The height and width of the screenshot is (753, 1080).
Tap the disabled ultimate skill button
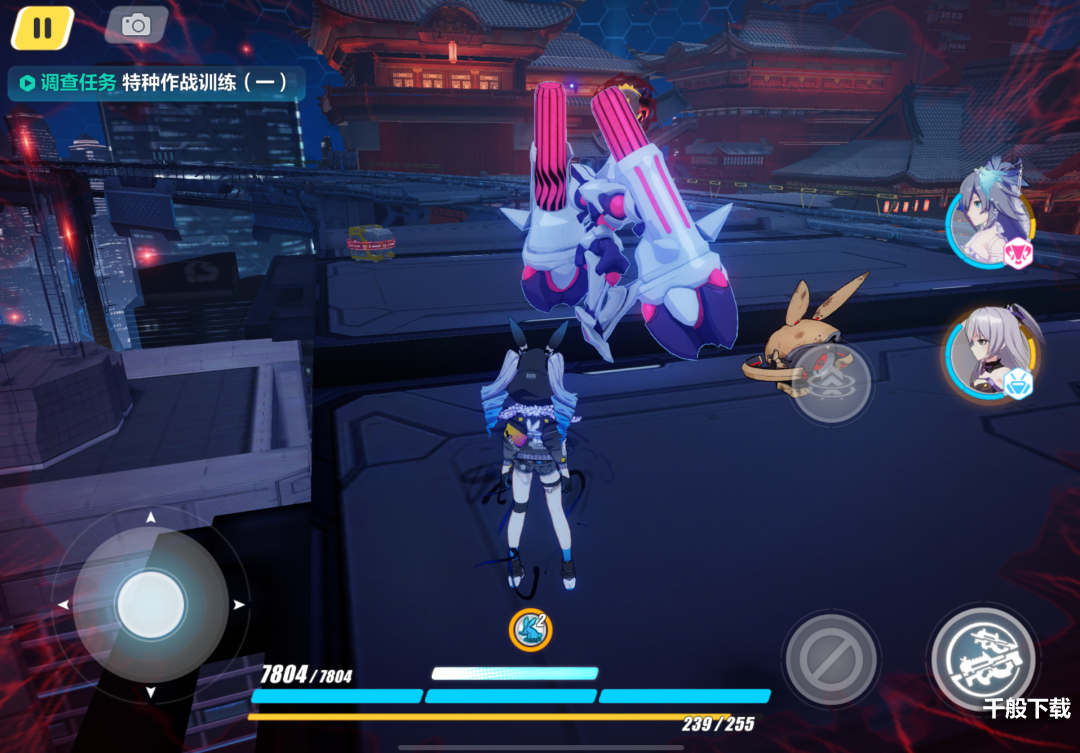point(830,659)
